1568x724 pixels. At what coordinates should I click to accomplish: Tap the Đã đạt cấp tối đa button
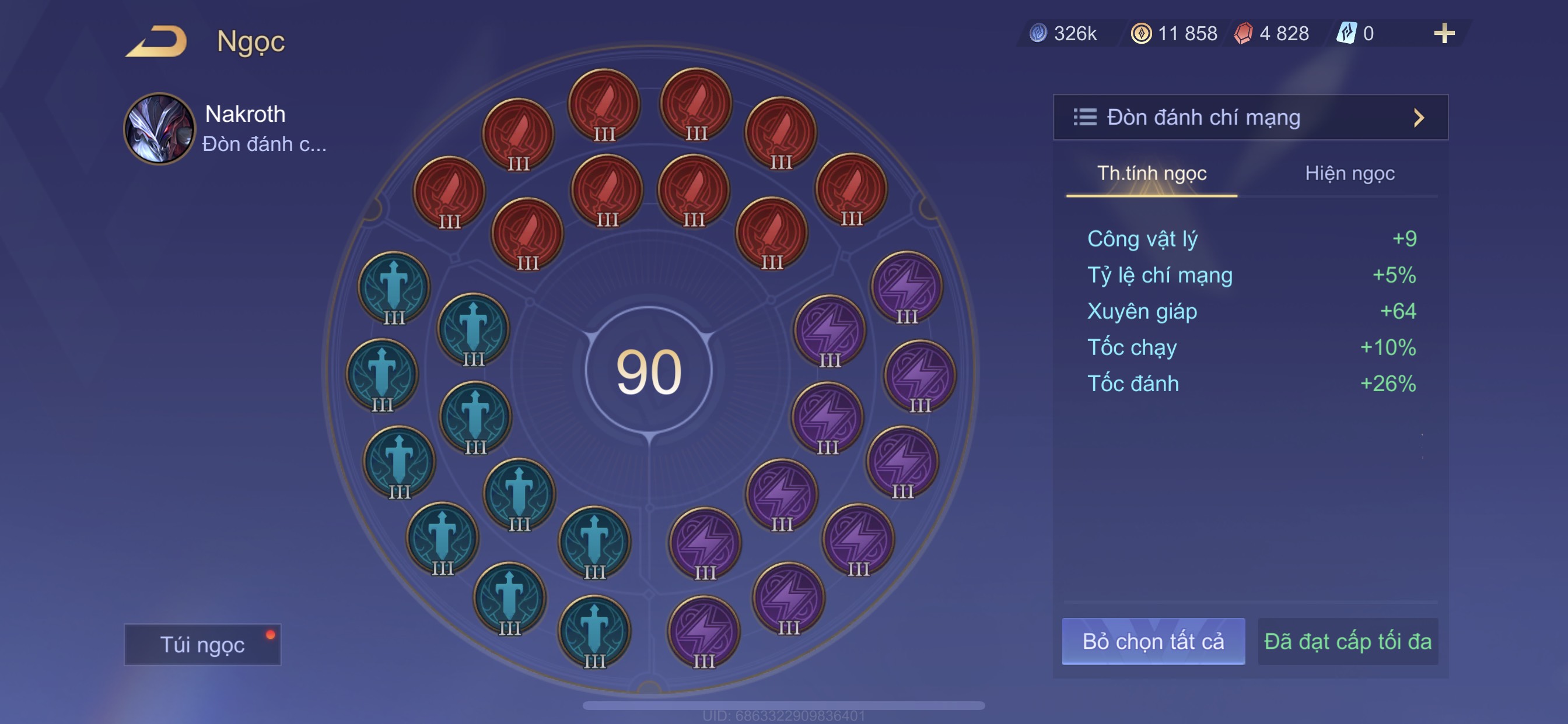1347,641
